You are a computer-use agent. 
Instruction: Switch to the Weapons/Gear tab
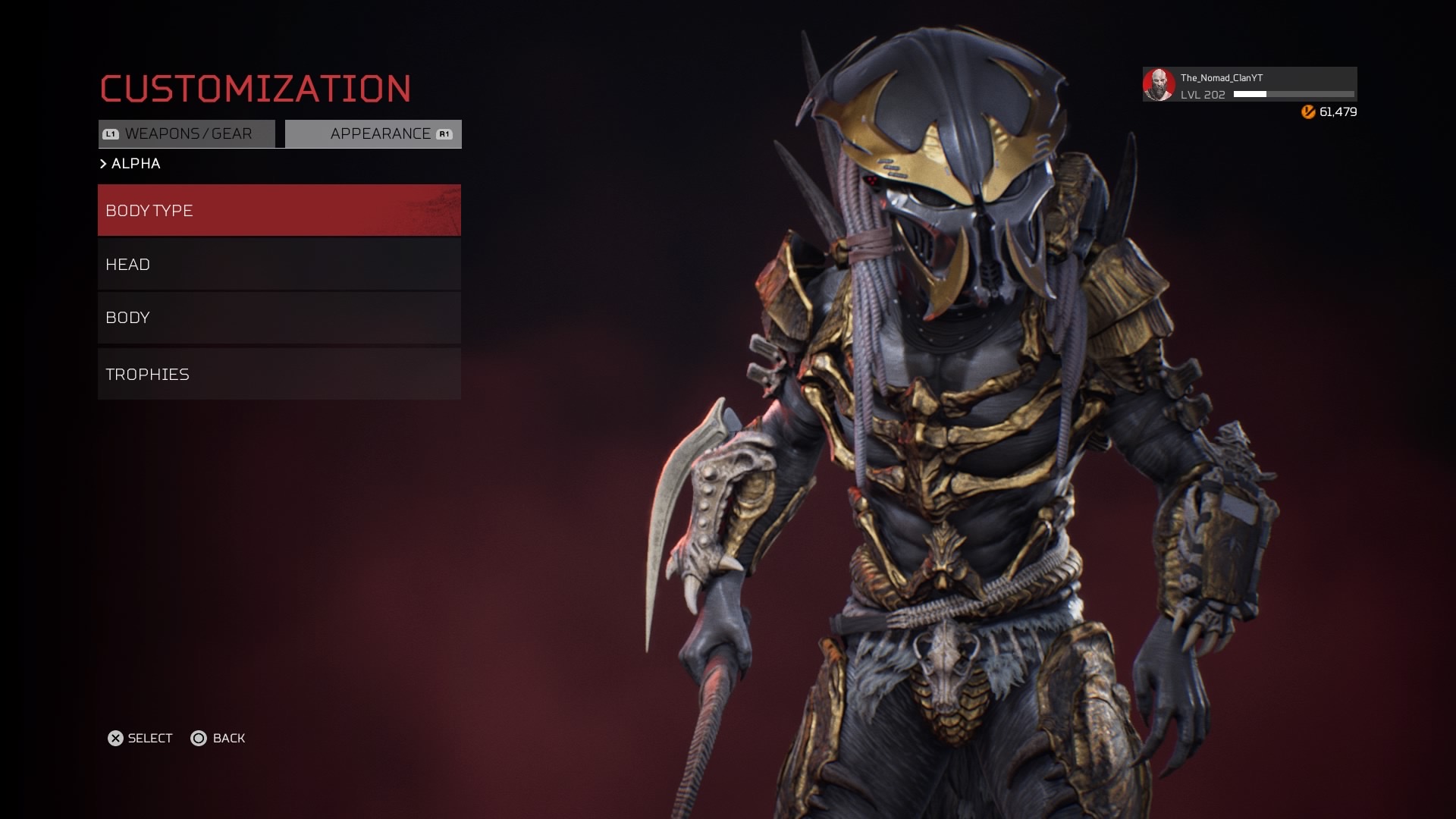pos(187,134)
